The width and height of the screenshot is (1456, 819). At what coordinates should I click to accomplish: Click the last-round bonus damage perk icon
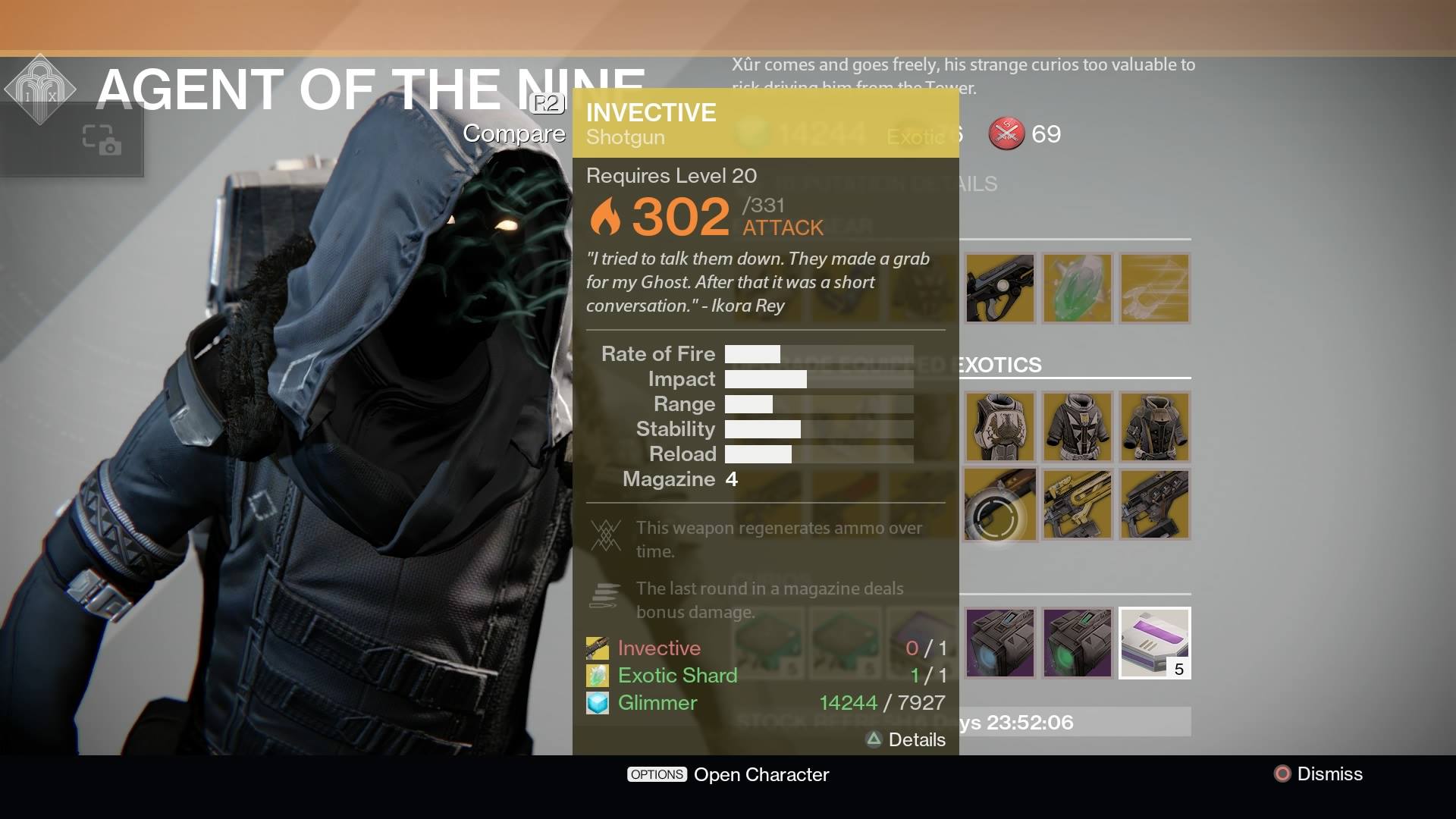(606, 595)
